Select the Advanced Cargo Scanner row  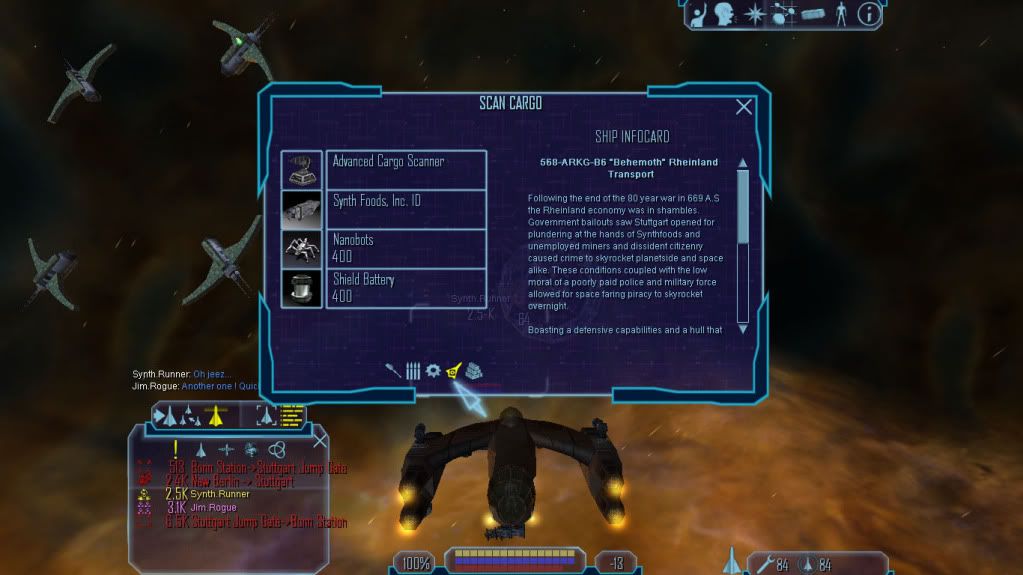406,168
